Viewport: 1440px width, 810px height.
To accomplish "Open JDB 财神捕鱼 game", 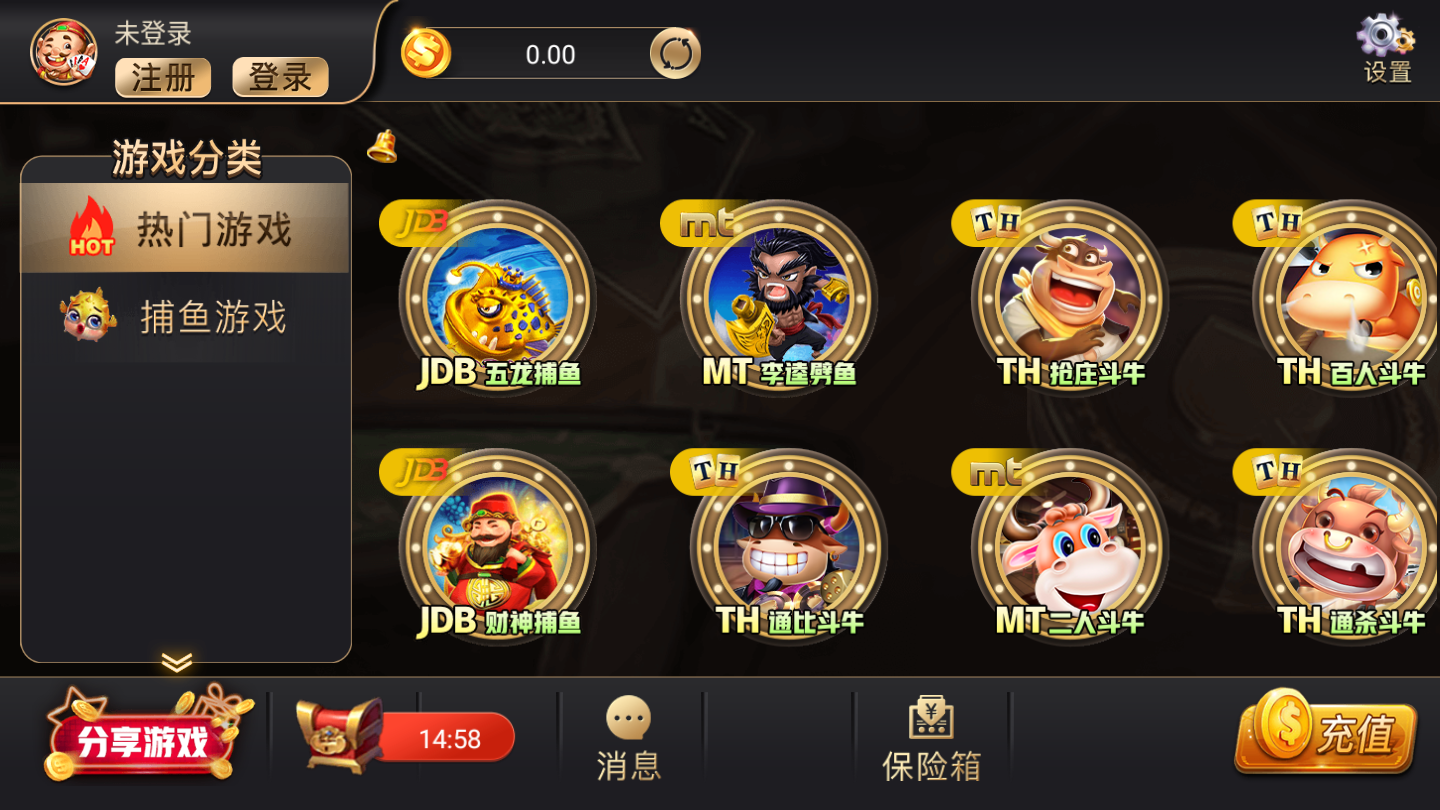I will click(500, 545).
